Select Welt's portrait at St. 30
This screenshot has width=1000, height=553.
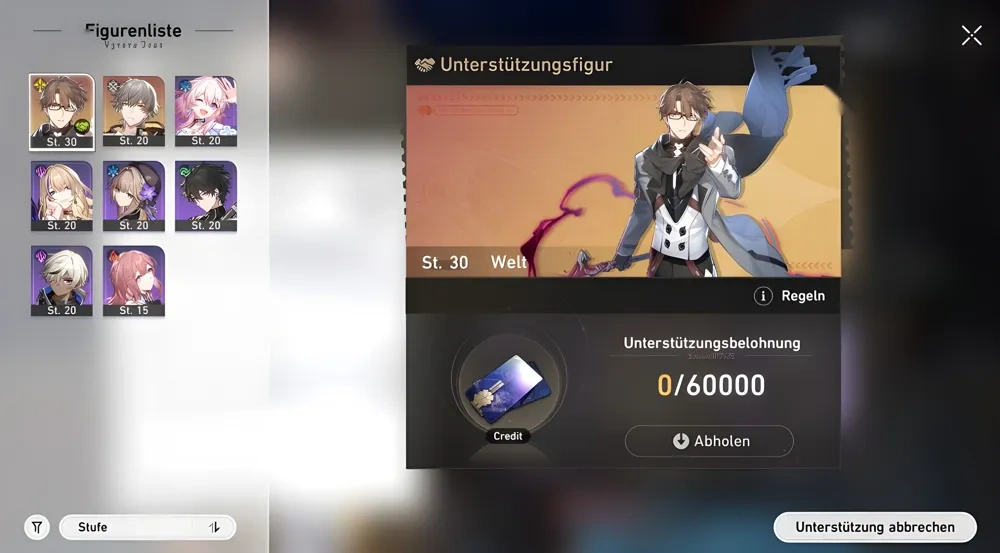[x=62, y=111]
